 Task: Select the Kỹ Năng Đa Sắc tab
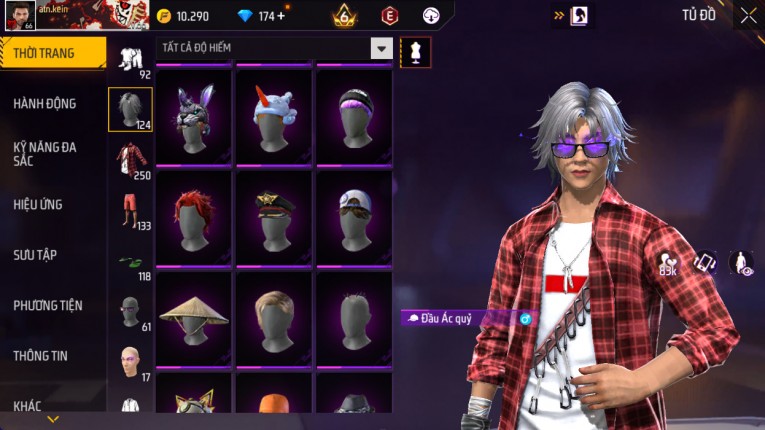tap(45, 153)
